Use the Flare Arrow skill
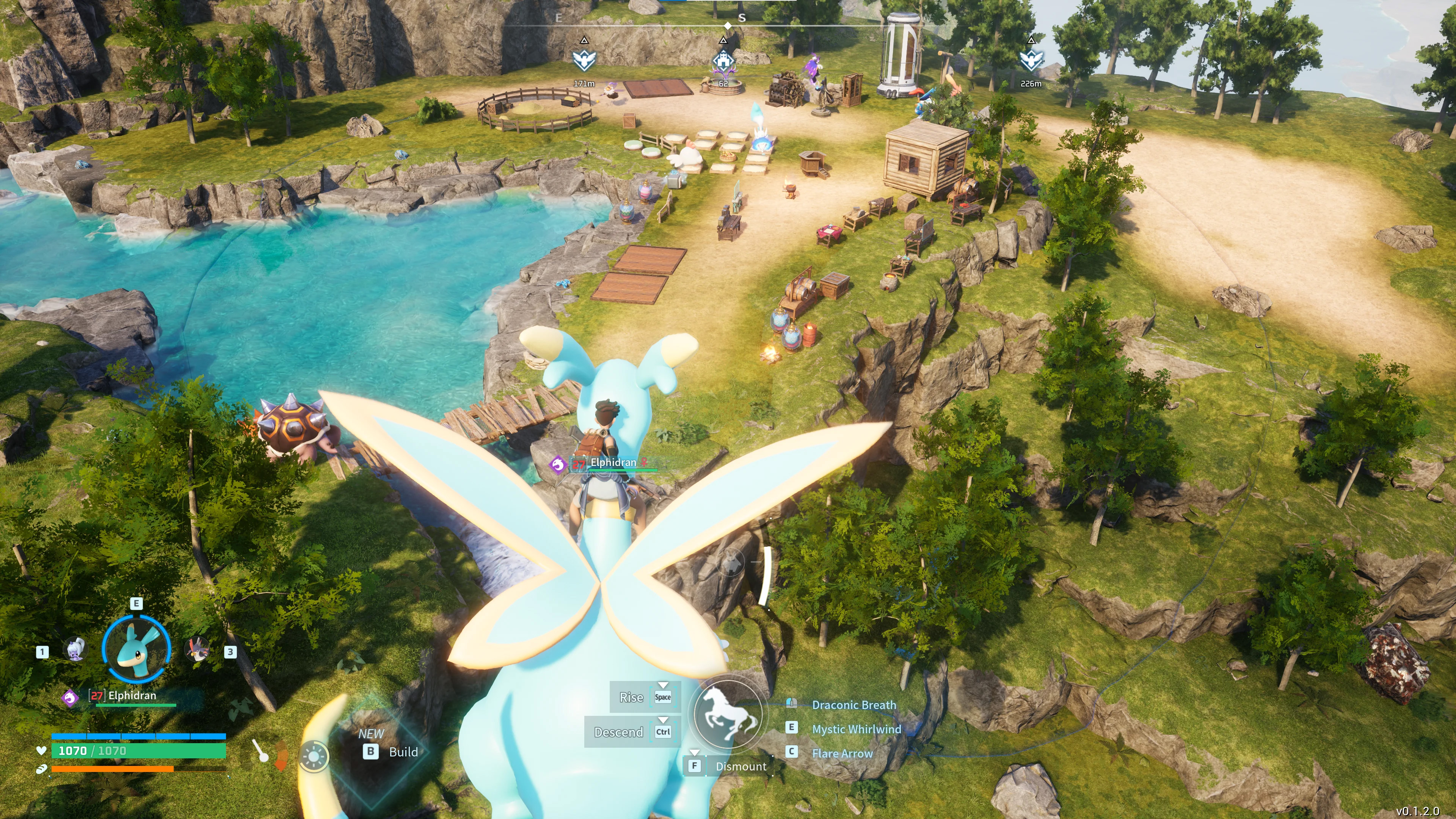 point(842,753)
